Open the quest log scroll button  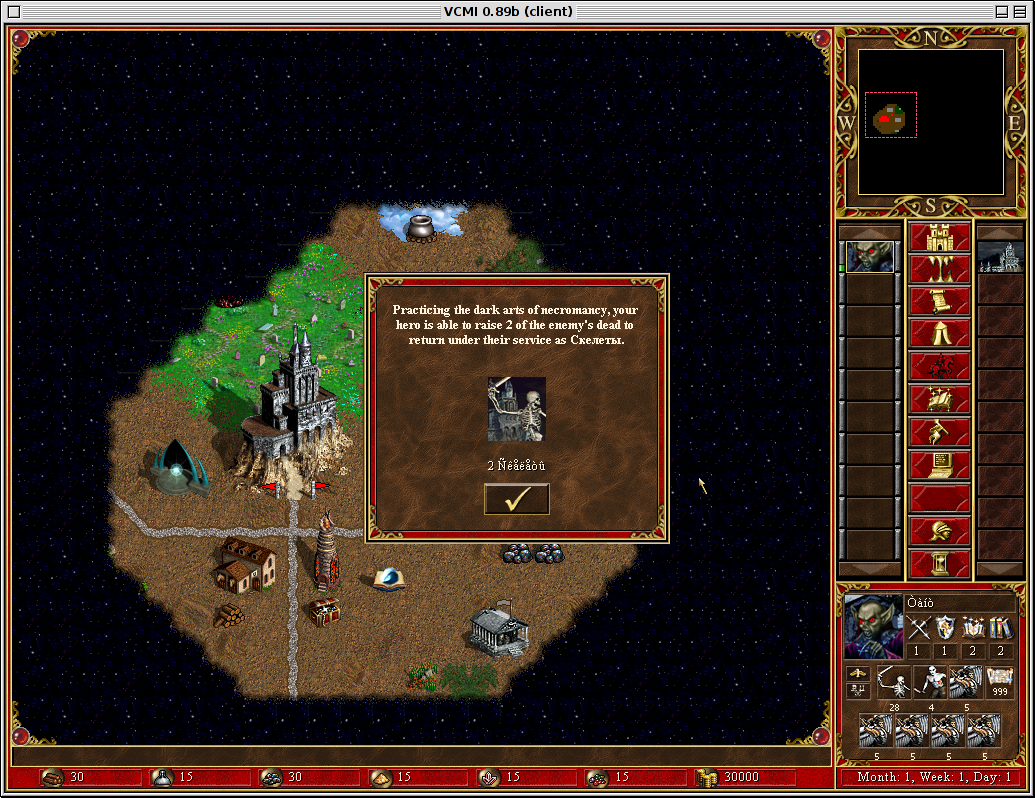pos(939,302)
